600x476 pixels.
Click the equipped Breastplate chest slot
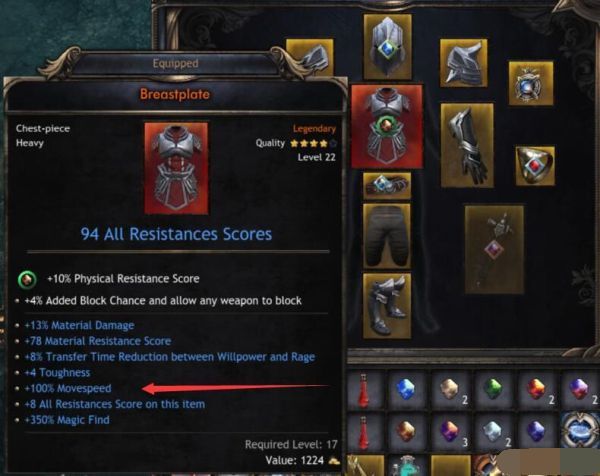pos(386,124)
